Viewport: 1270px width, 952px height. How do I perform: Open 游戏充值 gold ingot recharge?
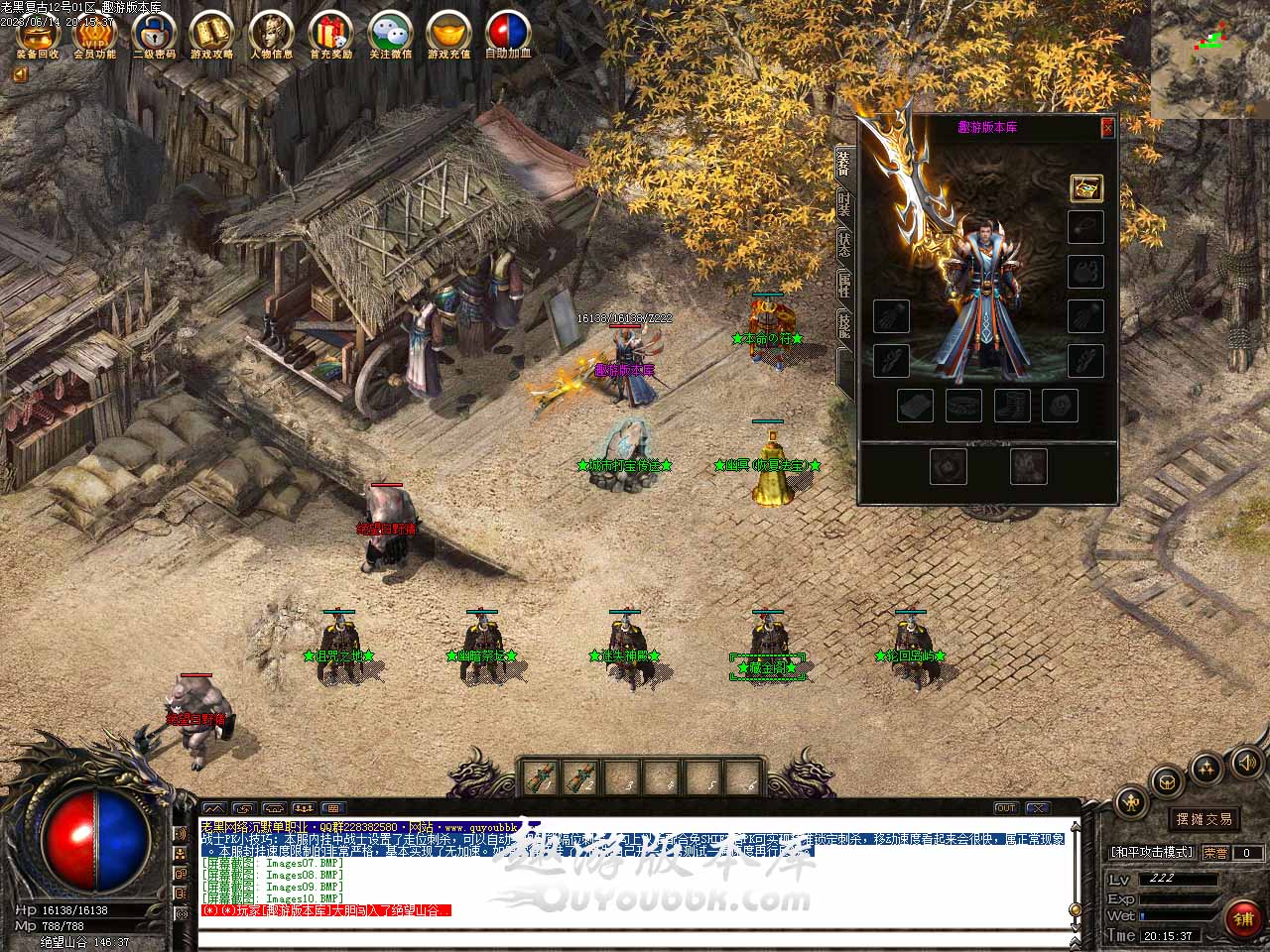point(448,34)
